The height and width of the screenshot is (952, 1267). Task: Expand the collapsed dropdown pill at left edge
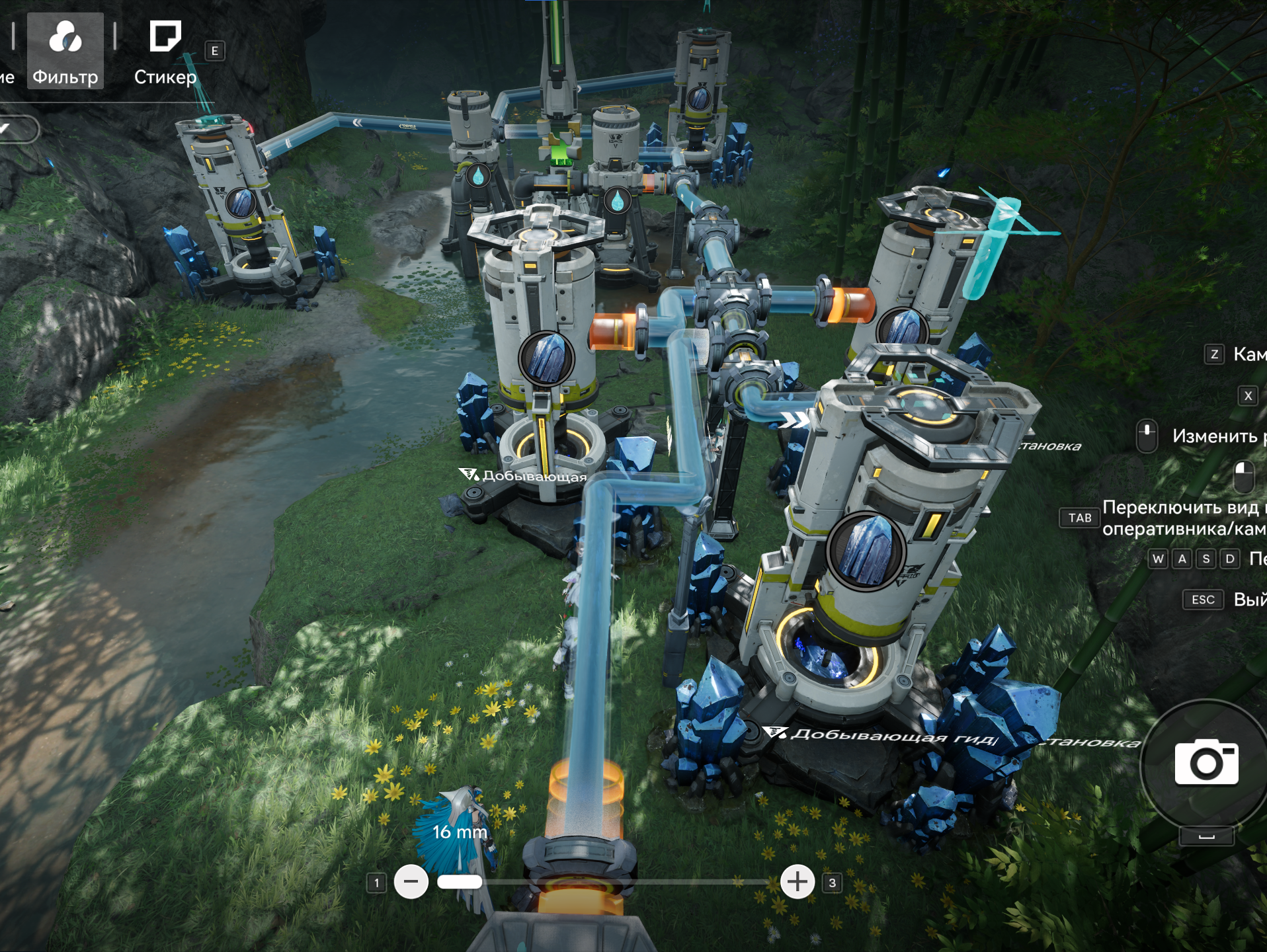pos(17,129)
